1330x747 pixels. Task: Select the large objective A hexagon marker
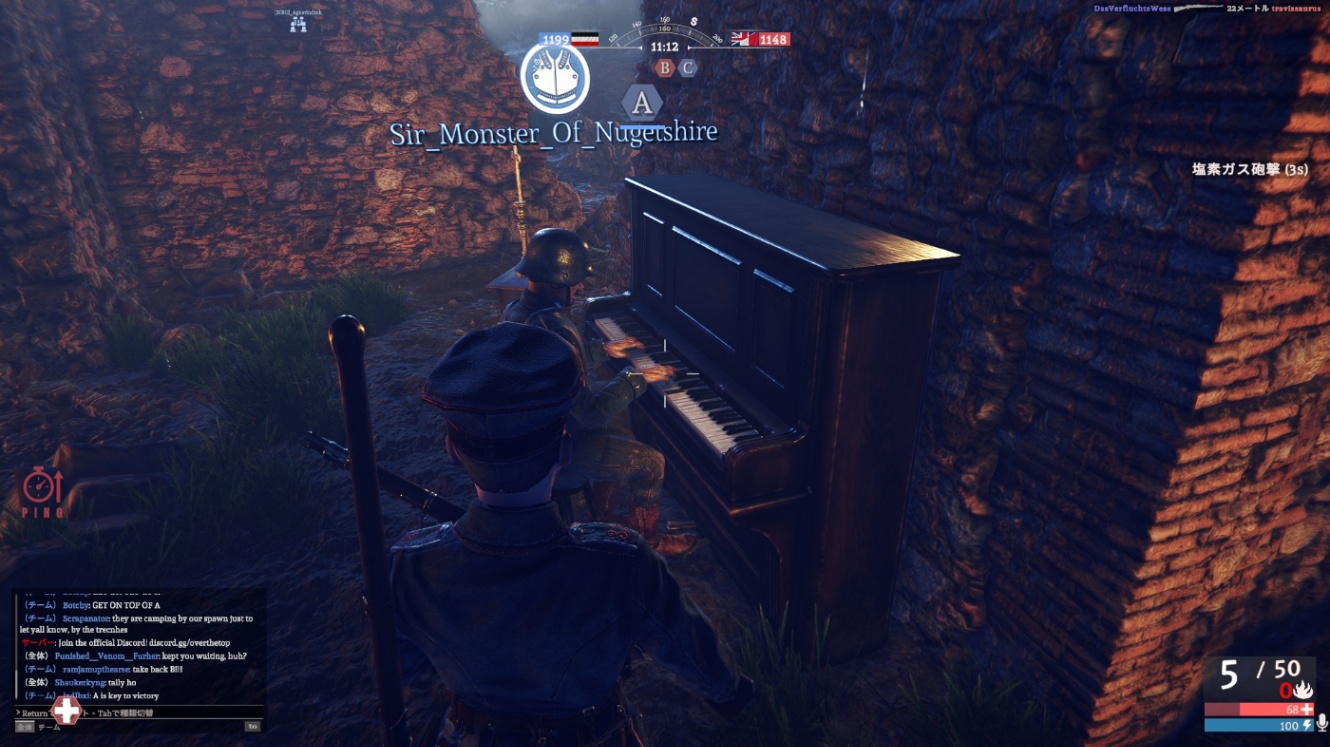pos(641,102)
